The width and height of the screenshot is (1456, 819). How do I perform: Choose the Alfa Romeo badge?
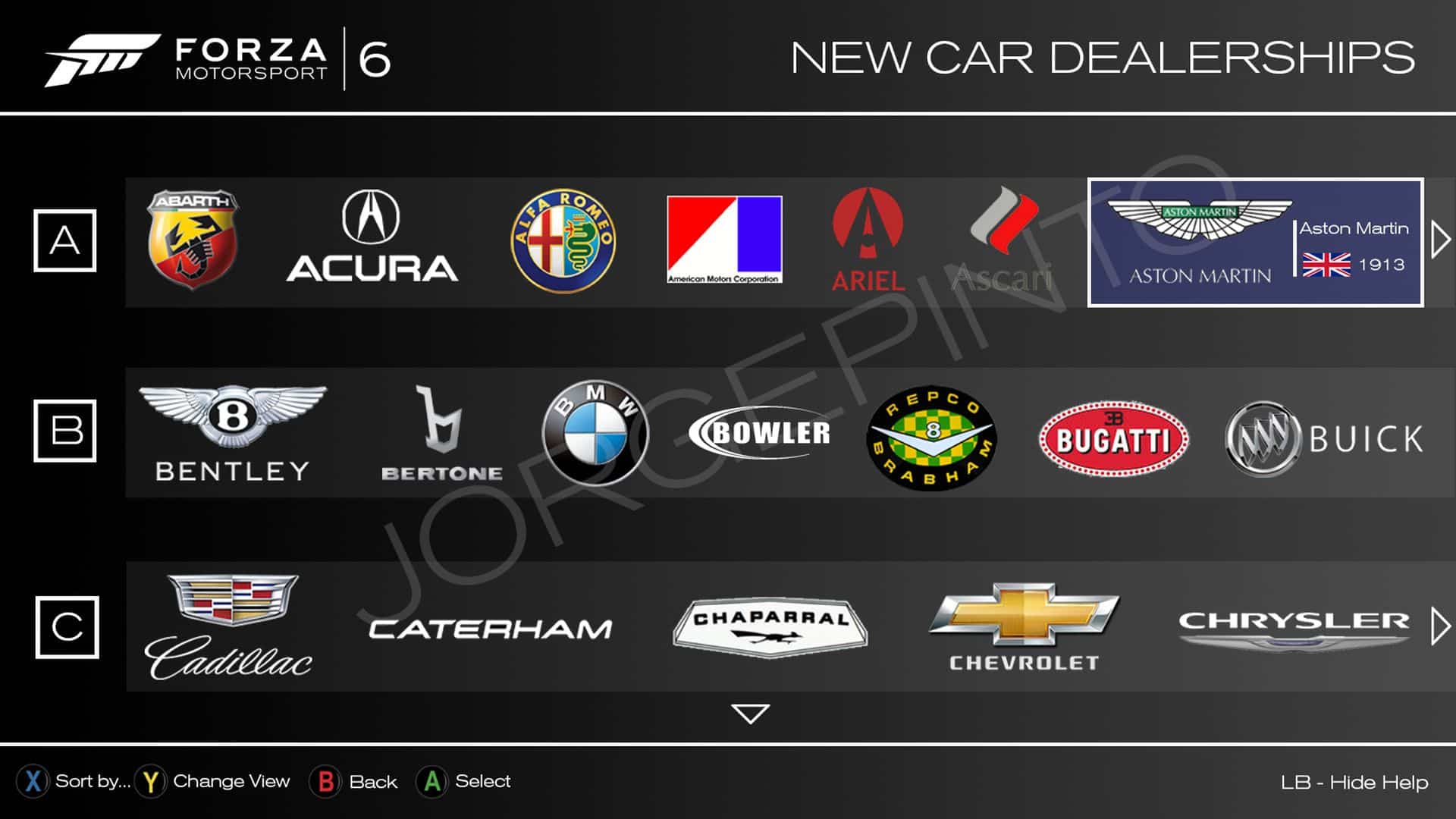[563, 241]
